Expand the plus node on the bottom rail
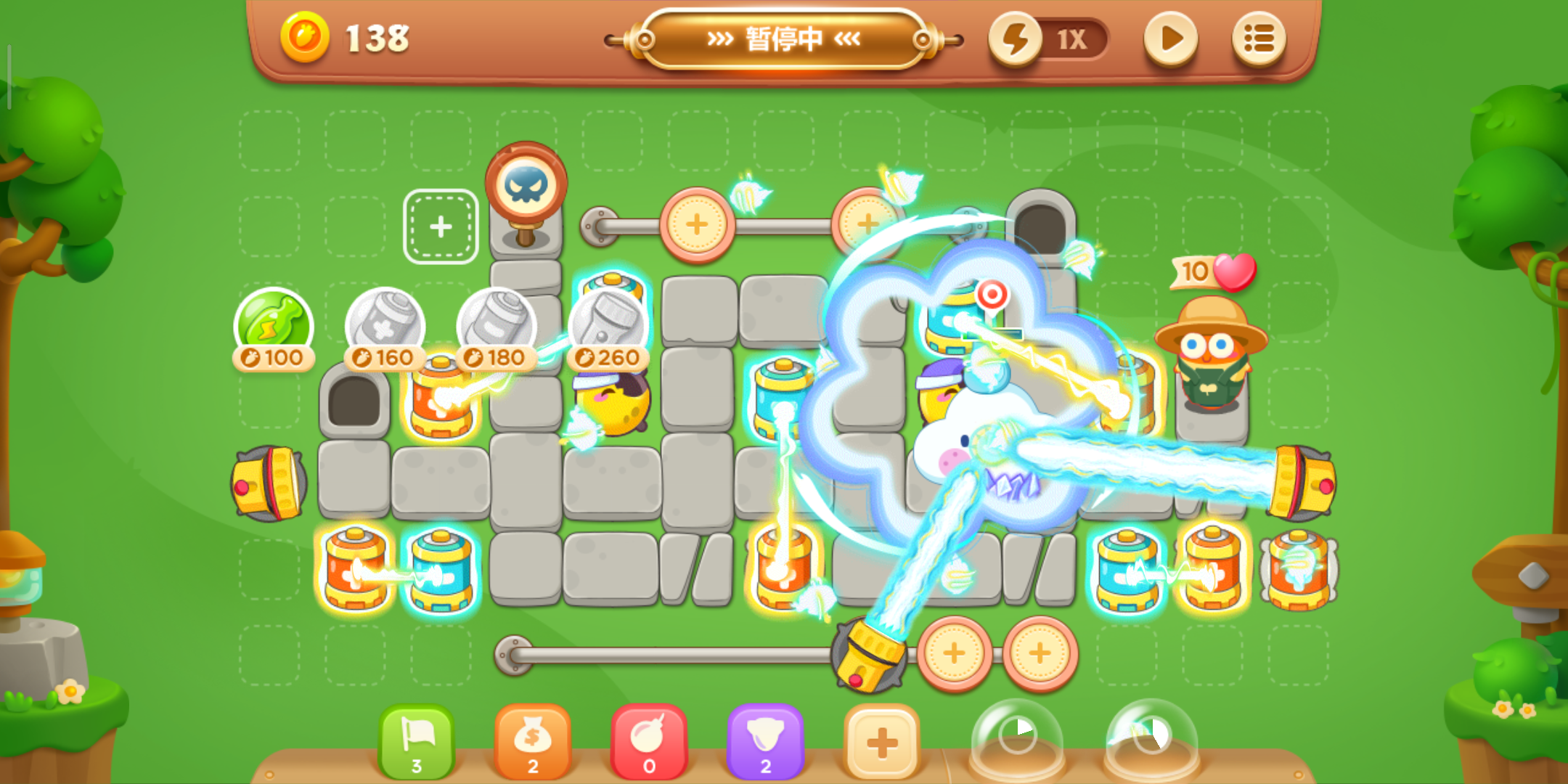Image resolution: width=1568 pixels, height=784 pixels. (x=957, y=653)
